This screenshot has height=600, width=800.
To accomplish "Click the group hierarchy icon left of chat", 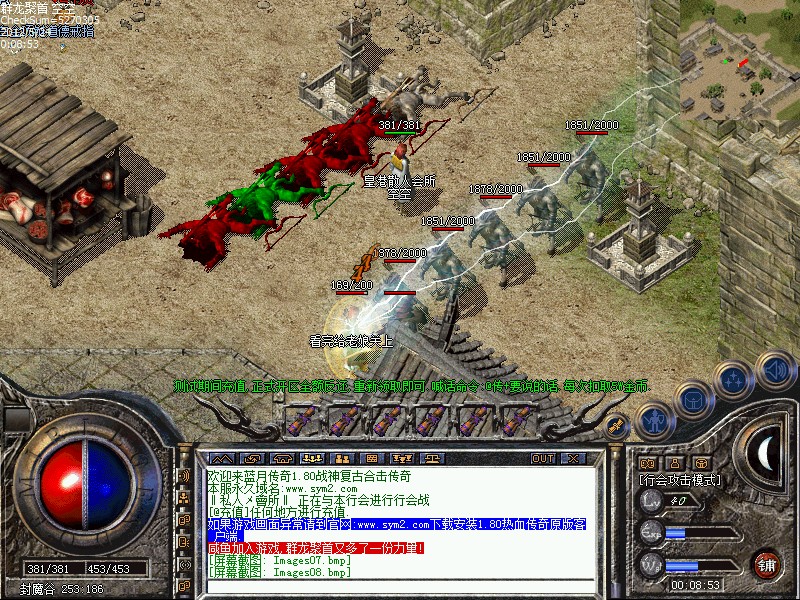I will click(x=184, y=497).
